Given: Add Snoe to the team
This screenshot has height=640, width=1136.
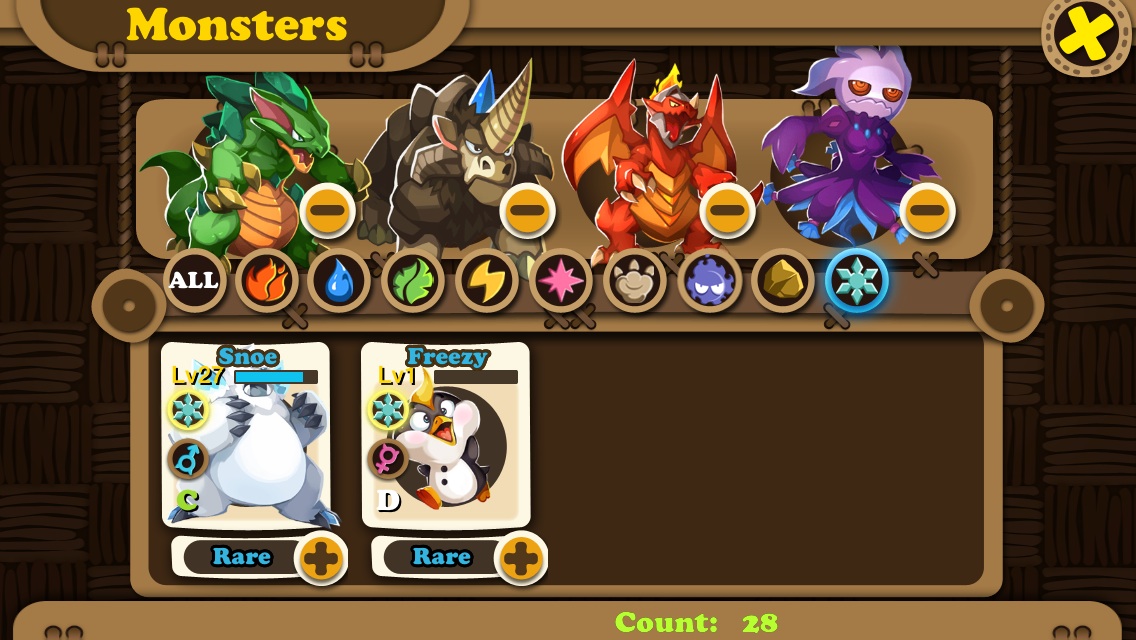Looking at the screenshot, I should [321, 558].
